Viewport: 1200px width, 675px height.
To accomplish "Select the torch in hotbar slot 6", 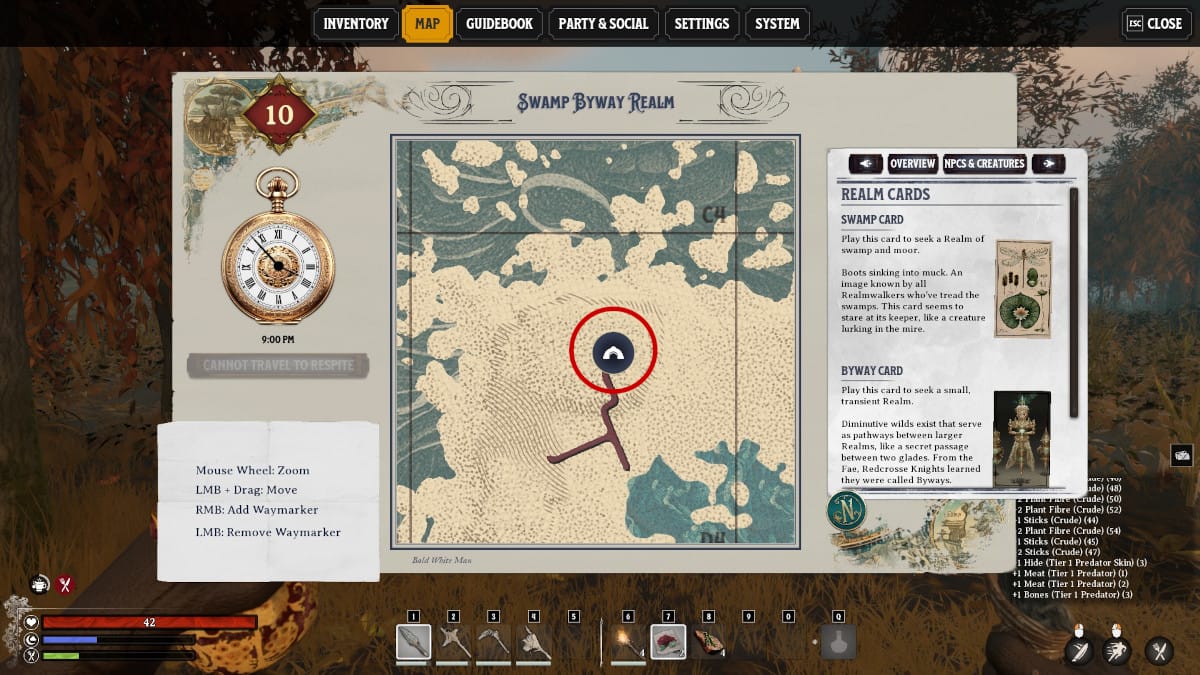I will (x=627, y=642).
